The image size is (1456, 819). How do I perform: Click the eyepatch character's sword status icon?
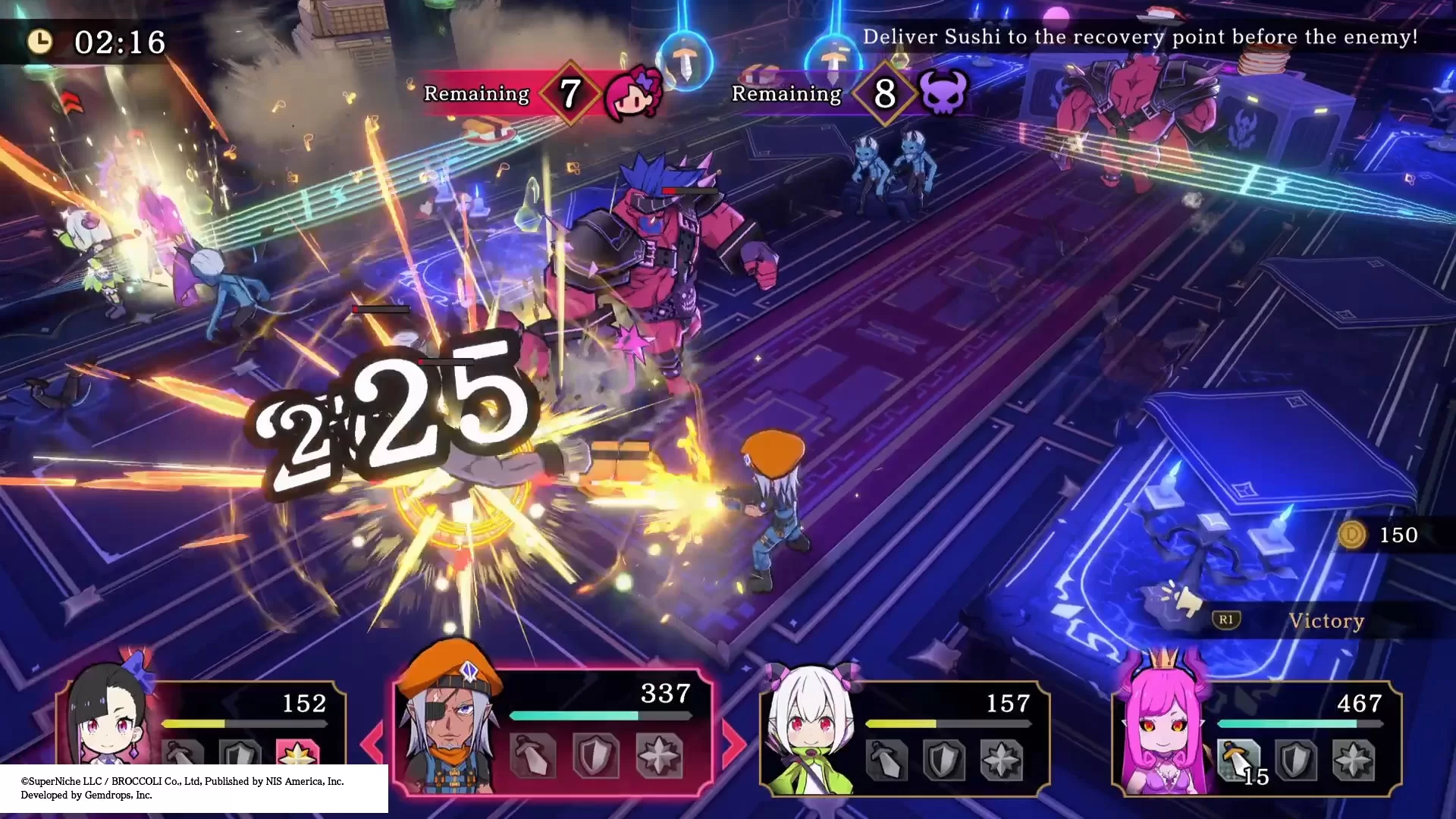click(535, 755)
